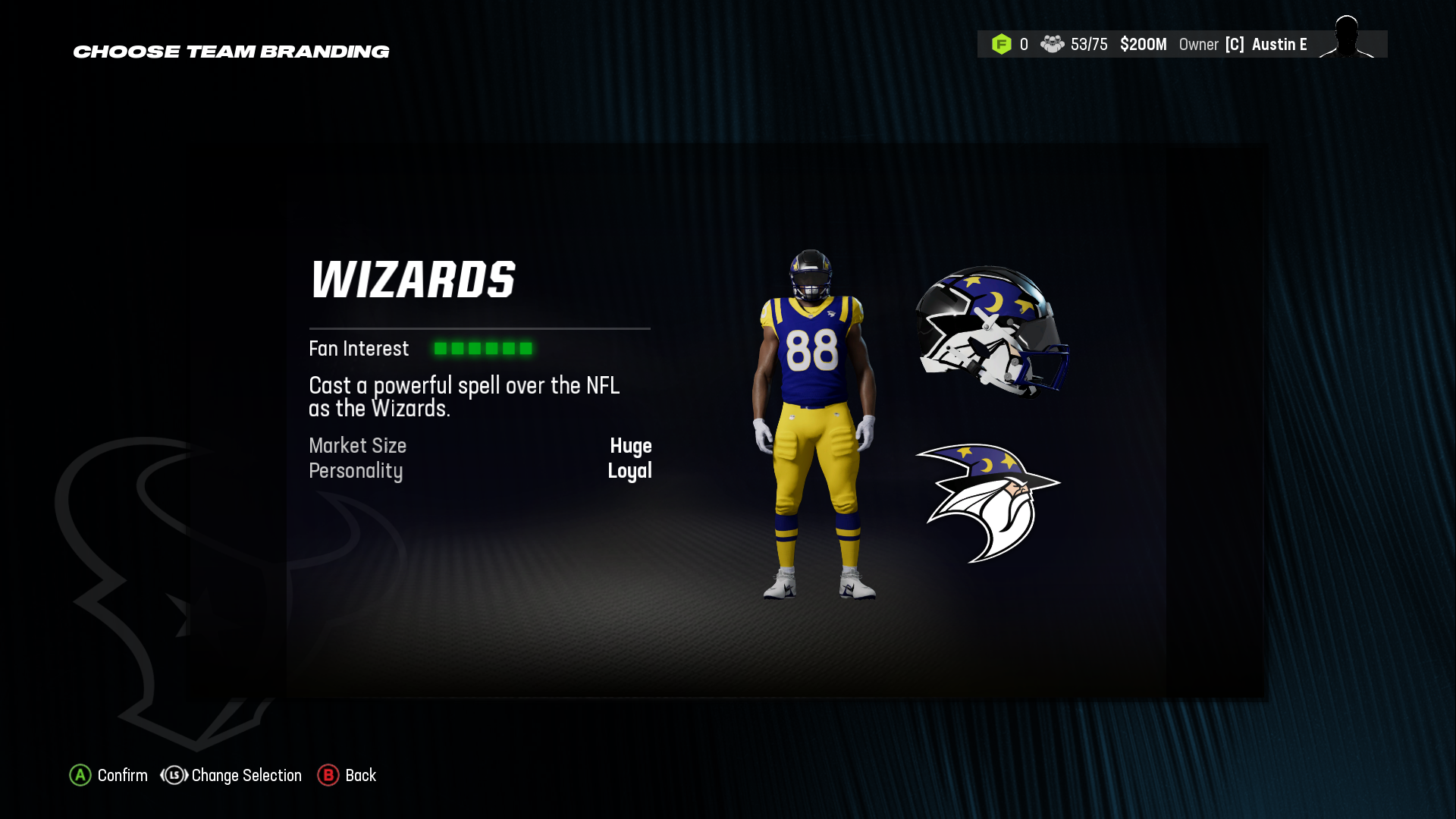This screenshot has height=819, width=1456.
Task: Select the fan count icon showing 53/75
Action: [x=1053, y=45]
